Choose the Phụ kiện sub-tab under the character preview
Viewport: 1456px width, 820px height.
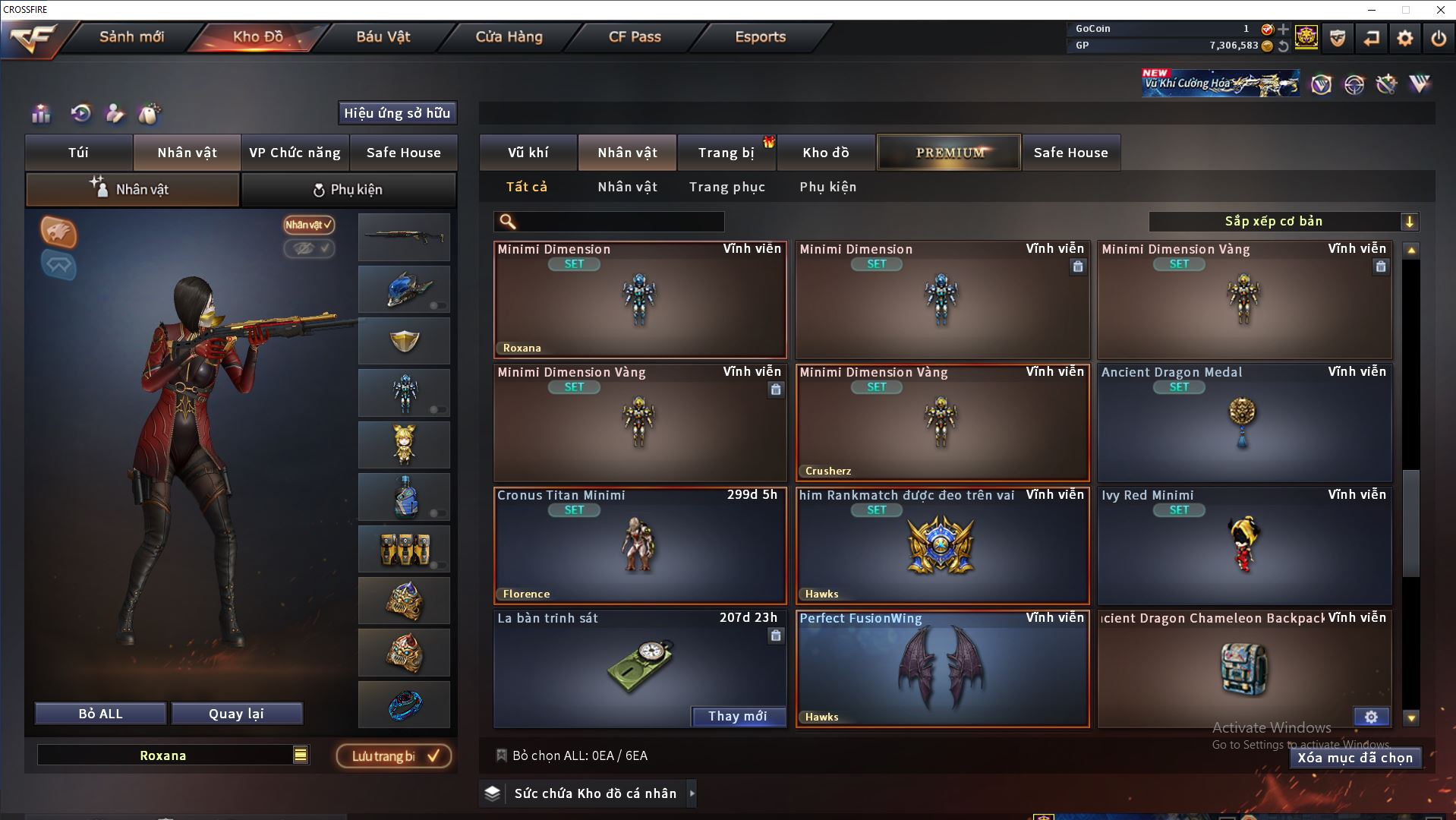(x=348, y=190)
